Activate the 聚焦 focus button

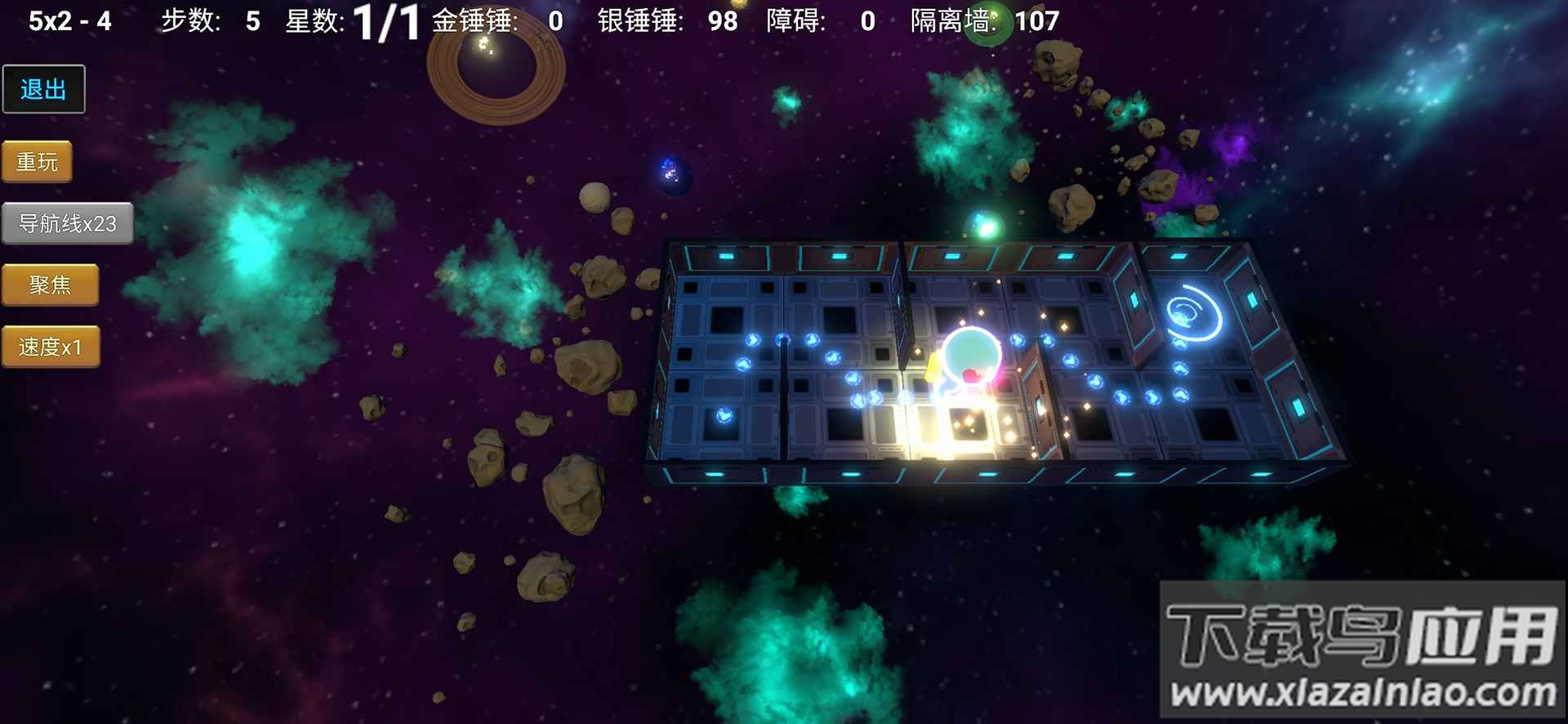pyautogui.click(x=50, y=285)
